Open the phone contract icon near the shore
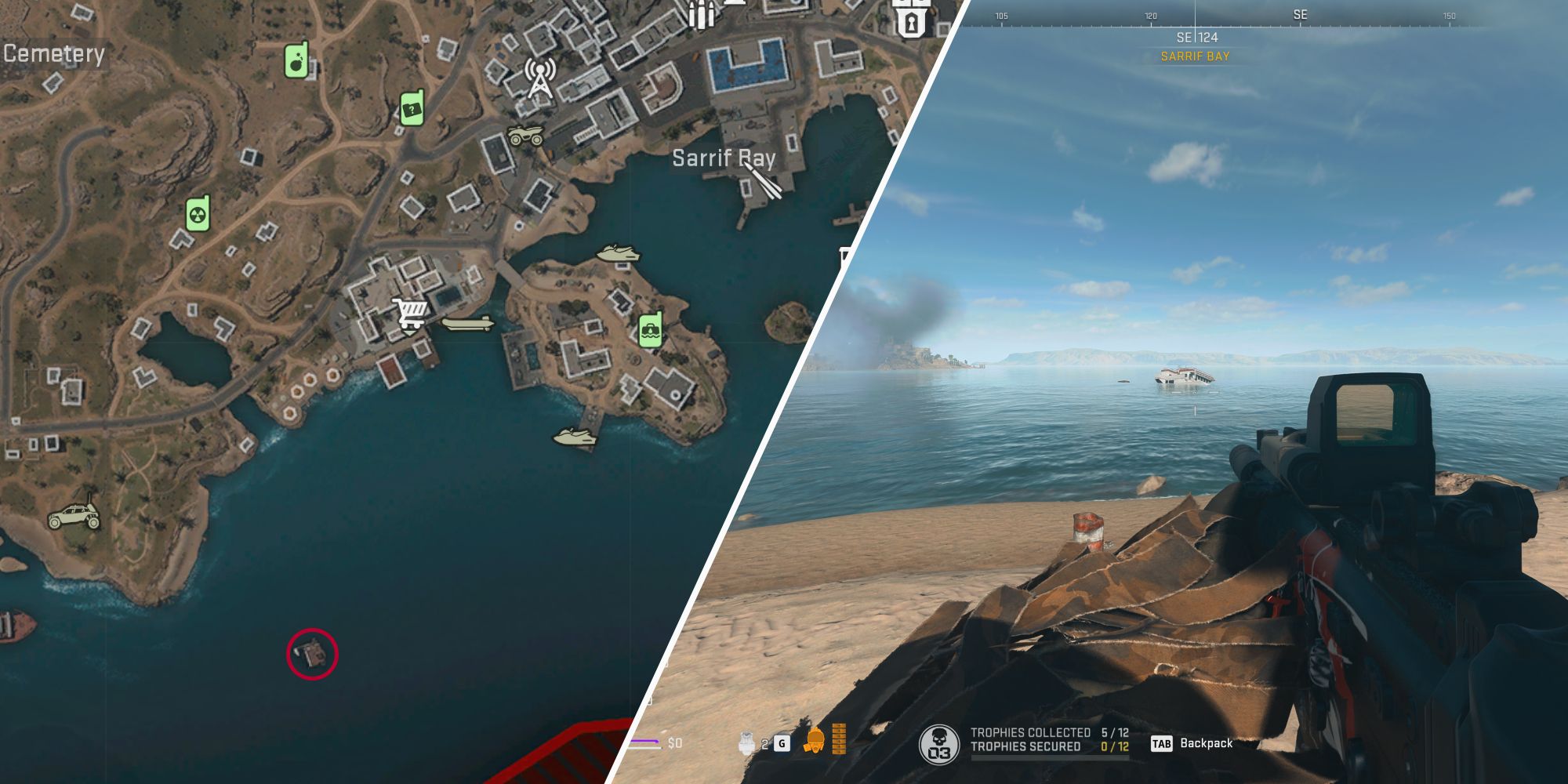 click(x=412, y=107)
